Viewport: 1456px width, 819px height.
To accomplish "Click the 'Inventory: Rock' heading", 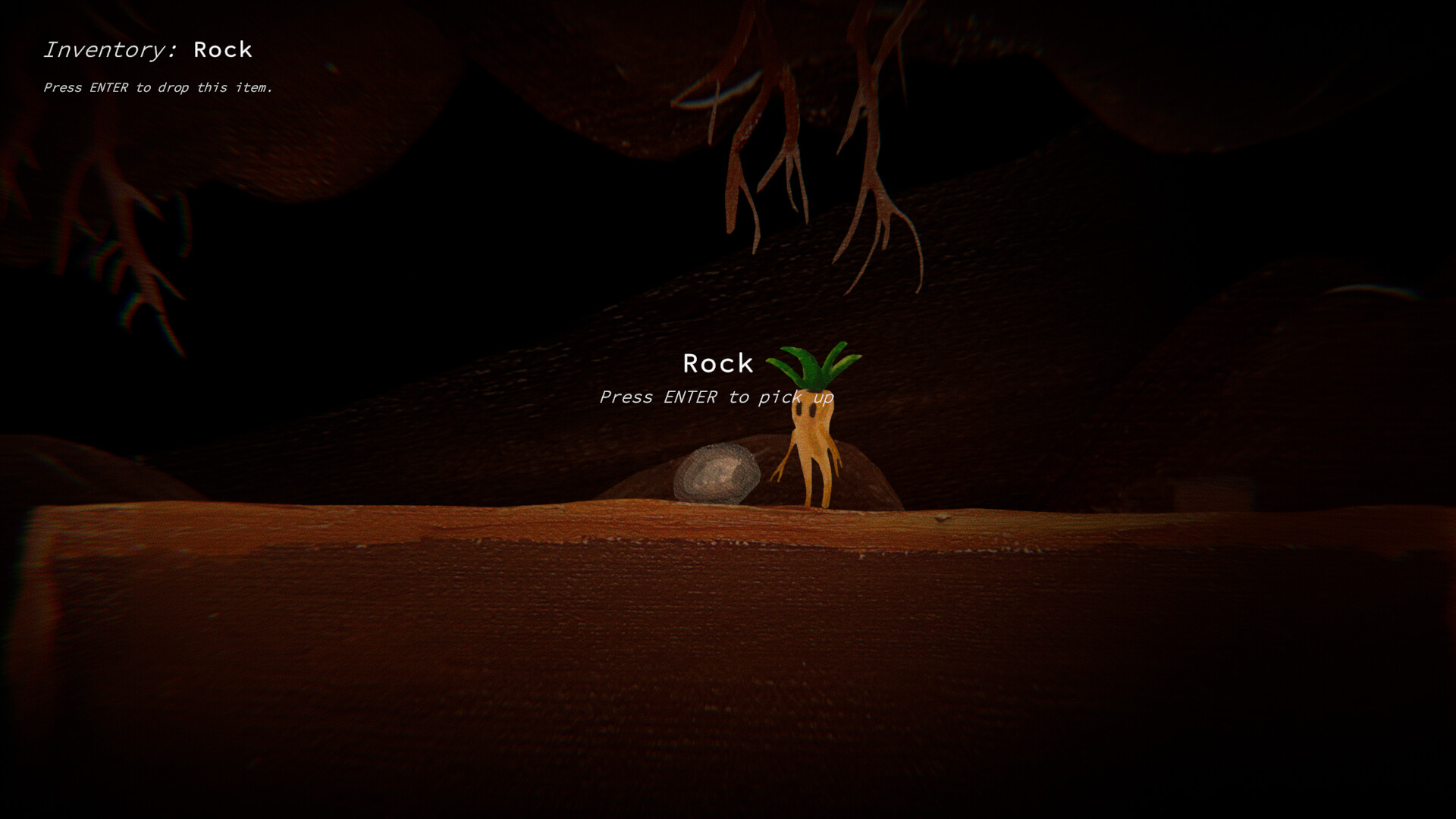I will point(149,50).
